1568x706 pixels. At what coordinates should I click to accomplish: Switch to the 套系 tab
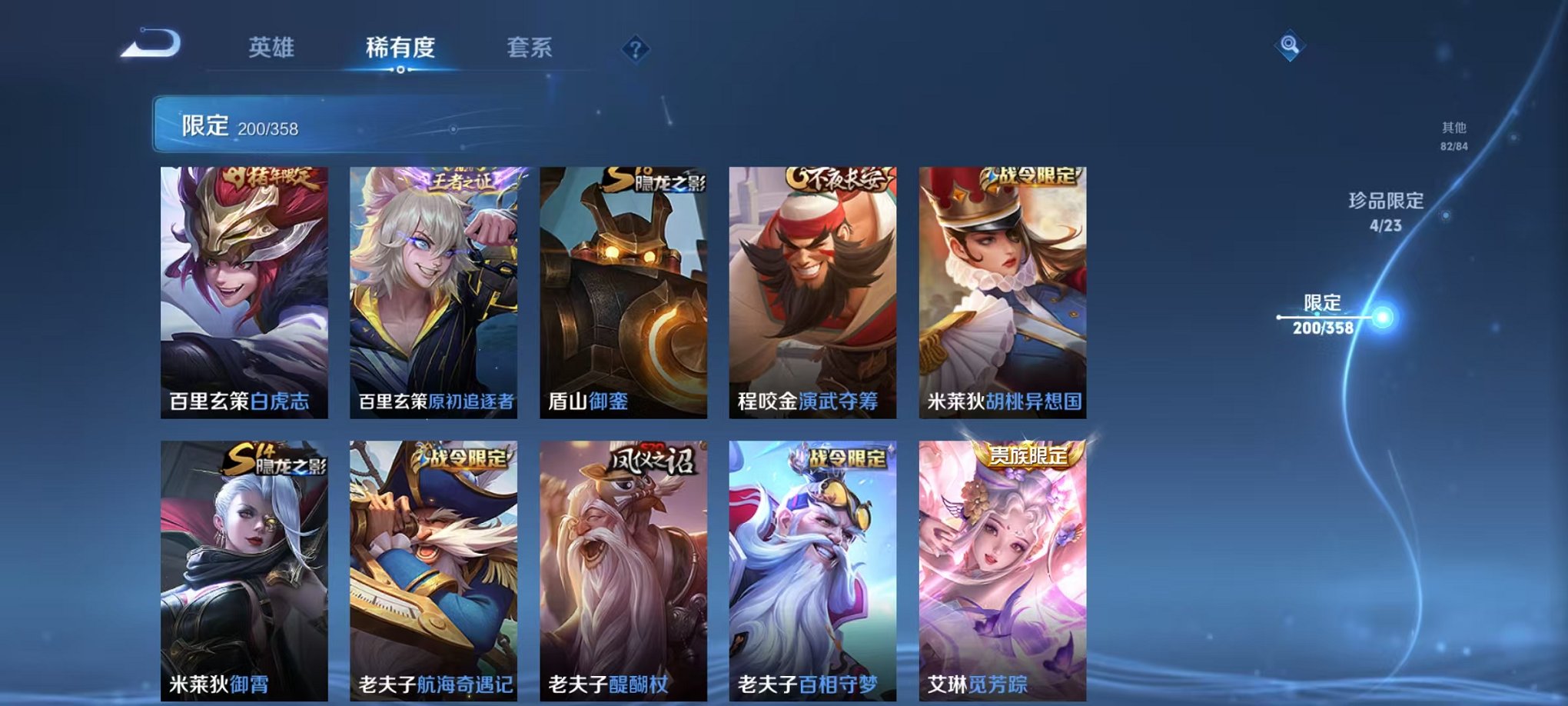pos(532,46)
